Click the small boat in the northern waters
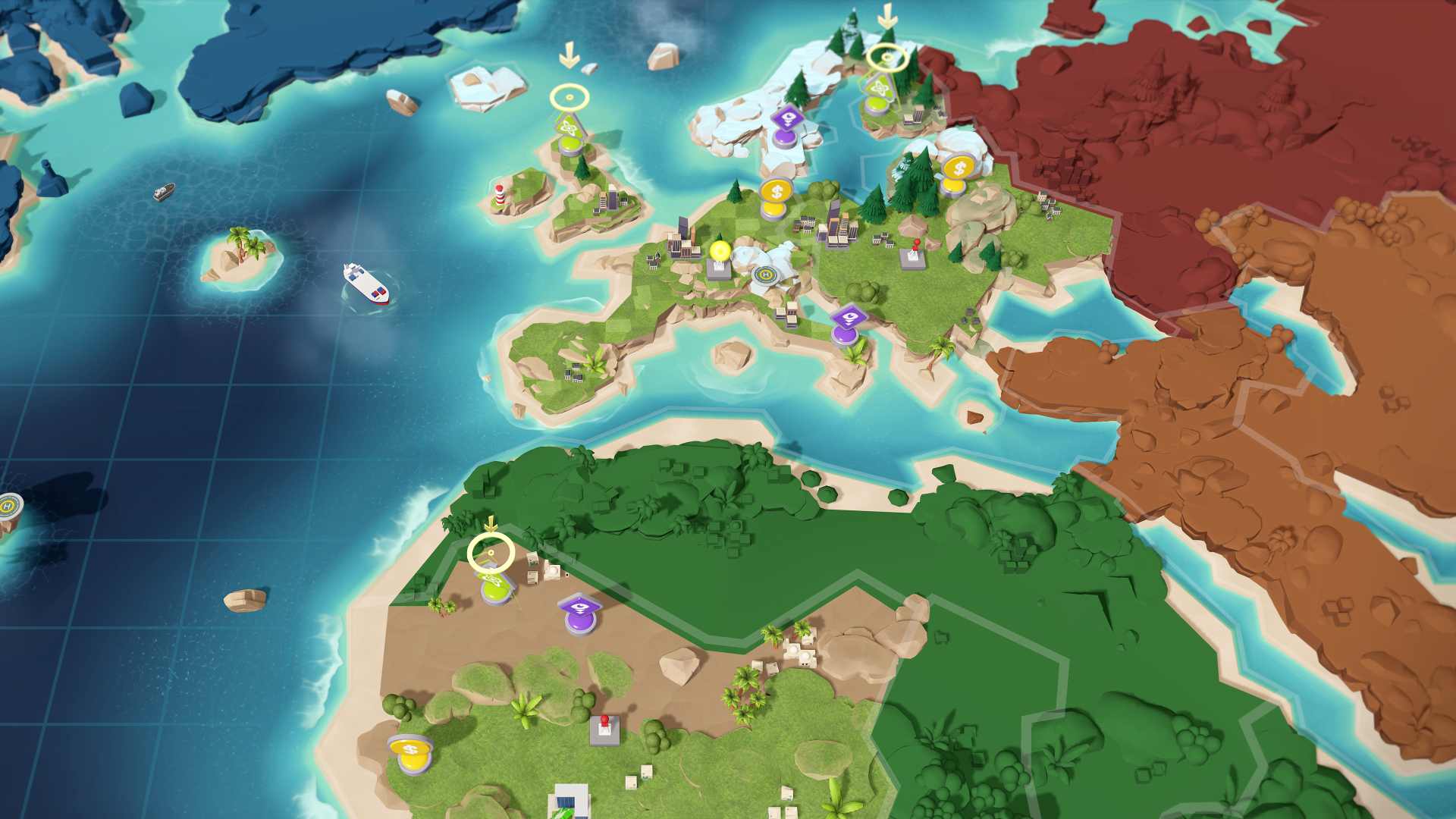The height and width of the screenshot is (819, 1456). [164, 193]
